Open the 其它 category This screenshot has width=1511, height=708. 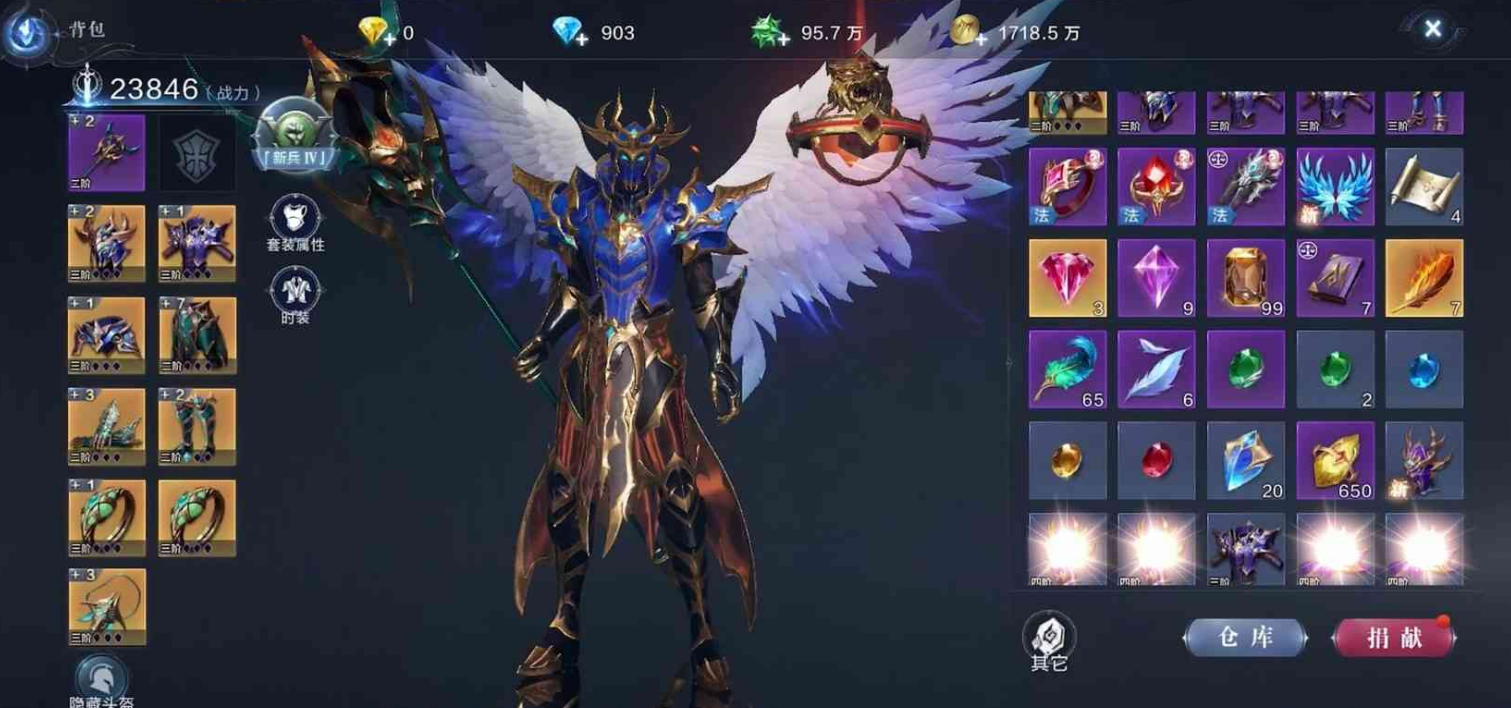pos(1049,641)
